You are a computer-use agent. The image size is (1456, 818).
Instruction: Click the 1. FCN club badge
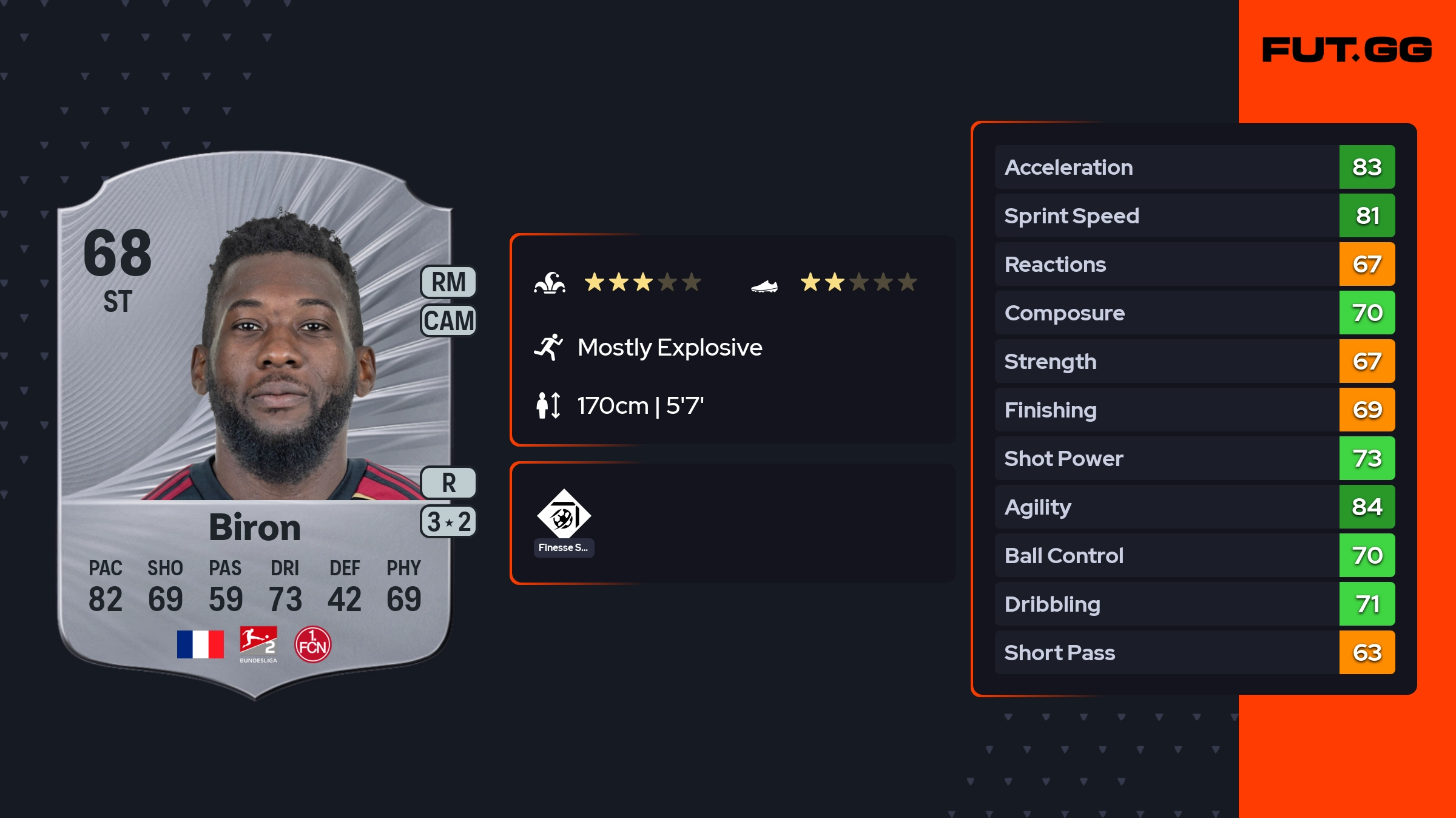pyautogui.click(x=312, y=644)
